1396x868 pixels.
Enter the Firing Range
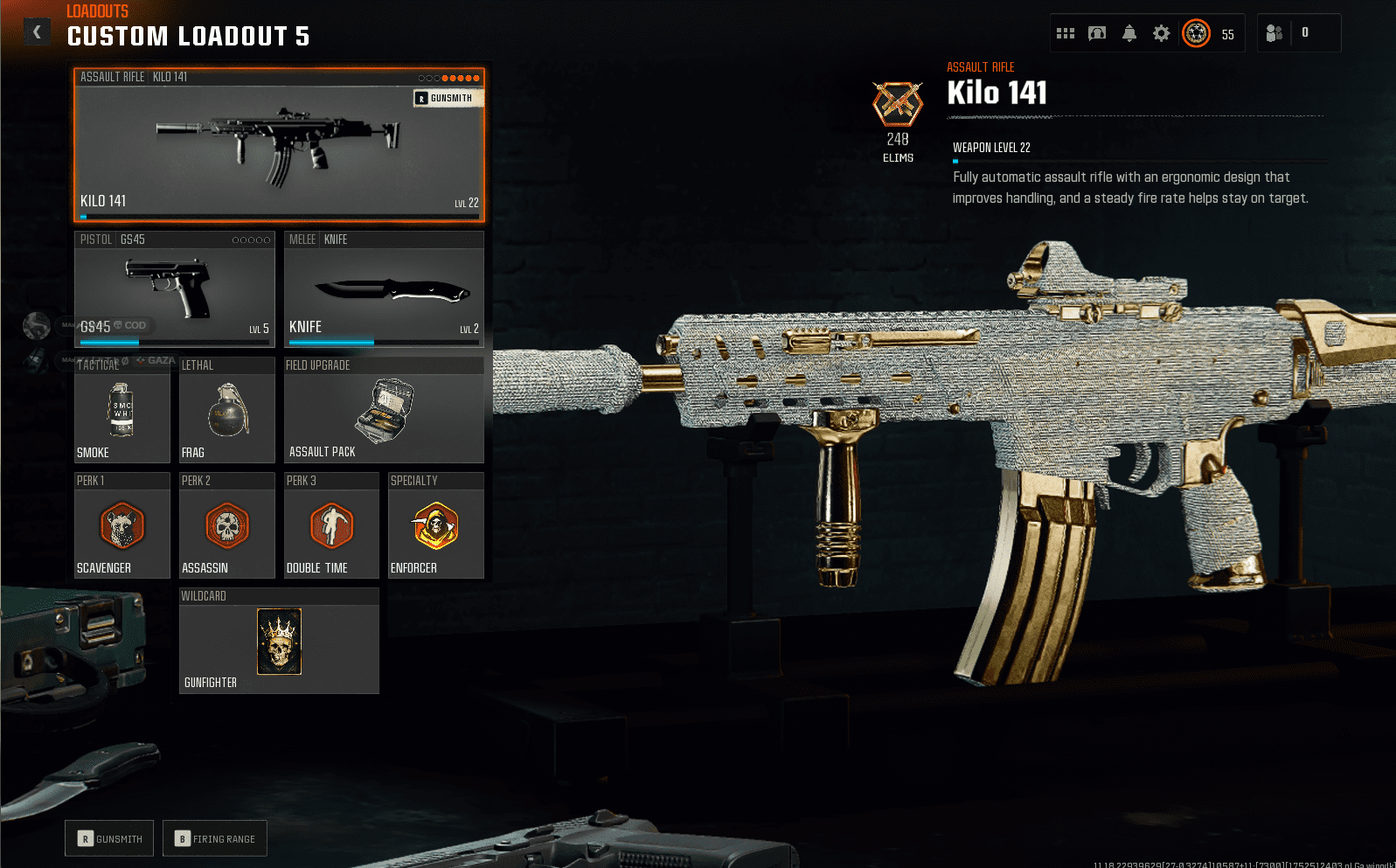214,838
